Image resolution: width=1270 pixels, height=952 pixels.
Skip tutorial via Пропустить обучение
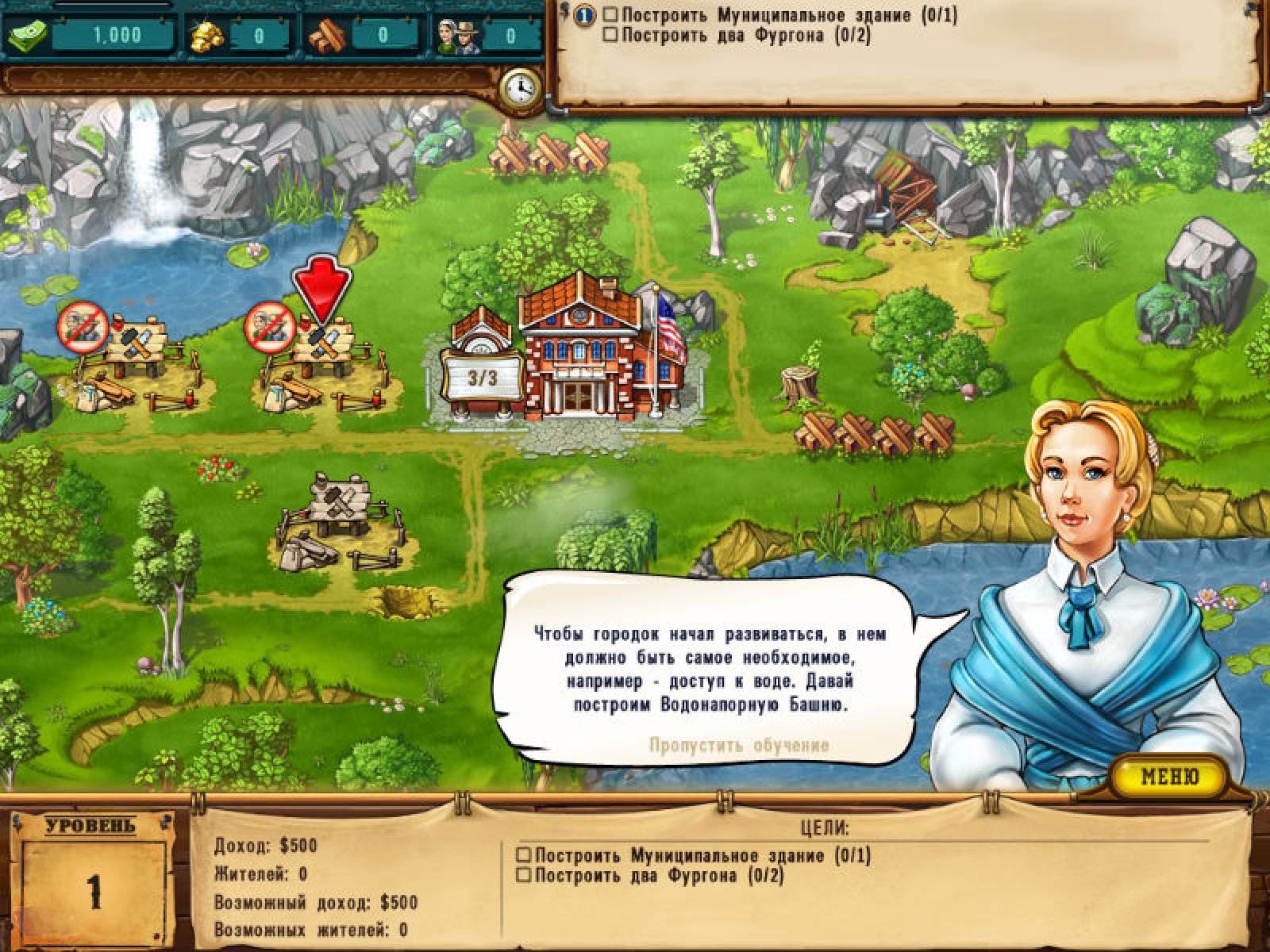click(739, 746)
